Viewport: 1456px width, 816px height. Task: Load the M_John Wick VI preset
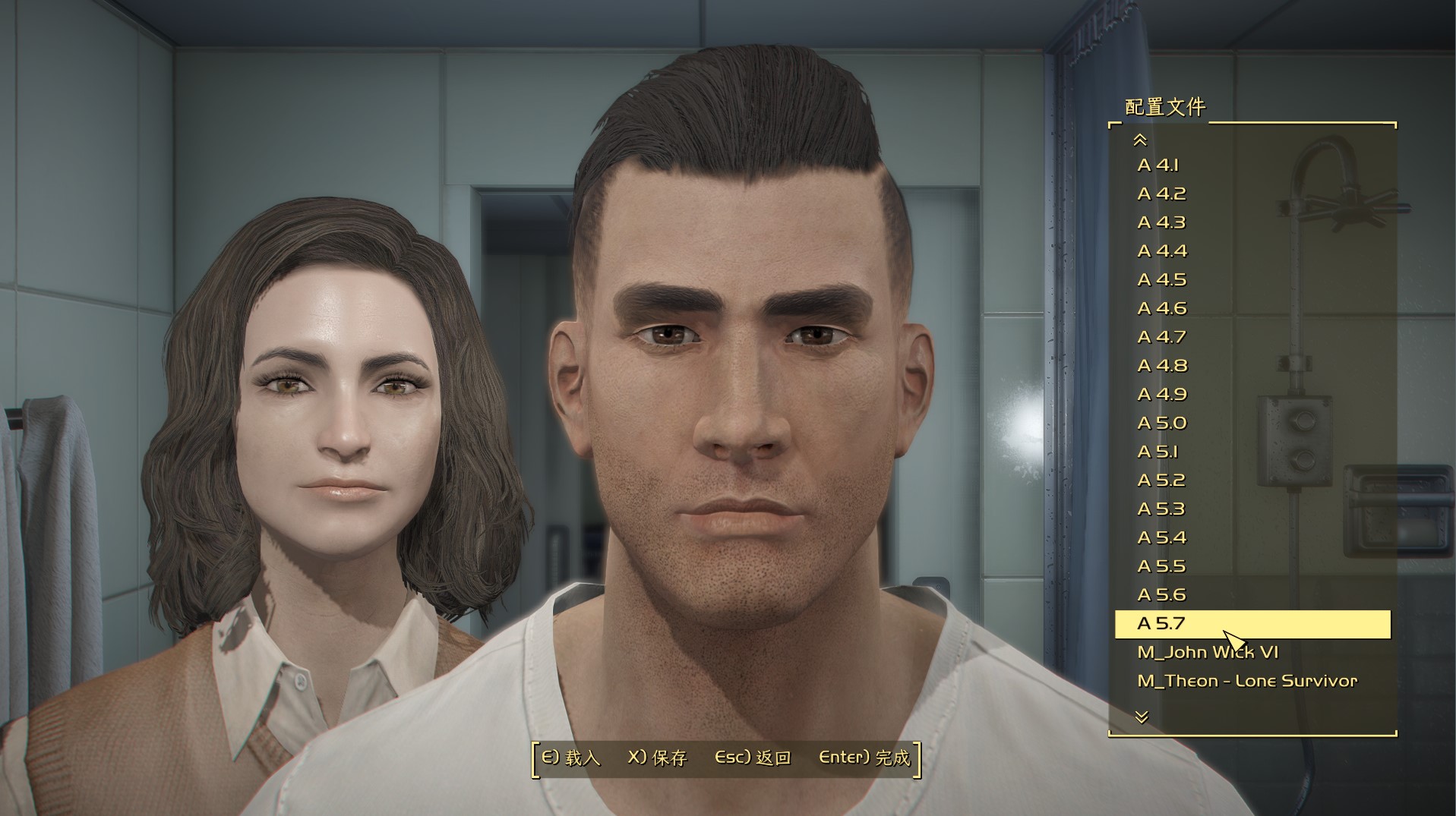[x=1208, y=652]
